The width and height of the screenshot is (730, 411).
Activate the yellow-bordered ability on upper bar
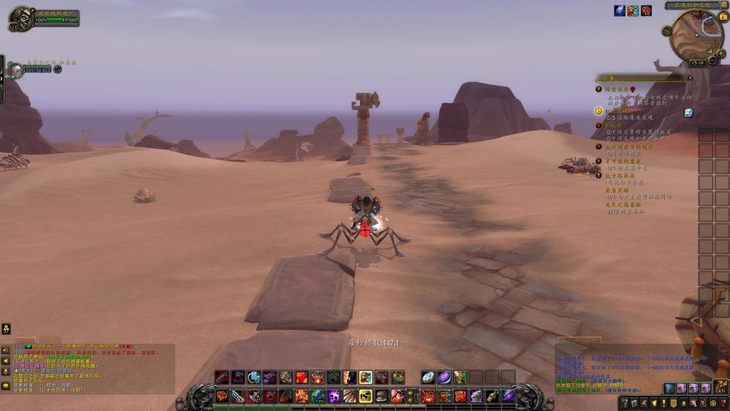click(x=365, y=377)
